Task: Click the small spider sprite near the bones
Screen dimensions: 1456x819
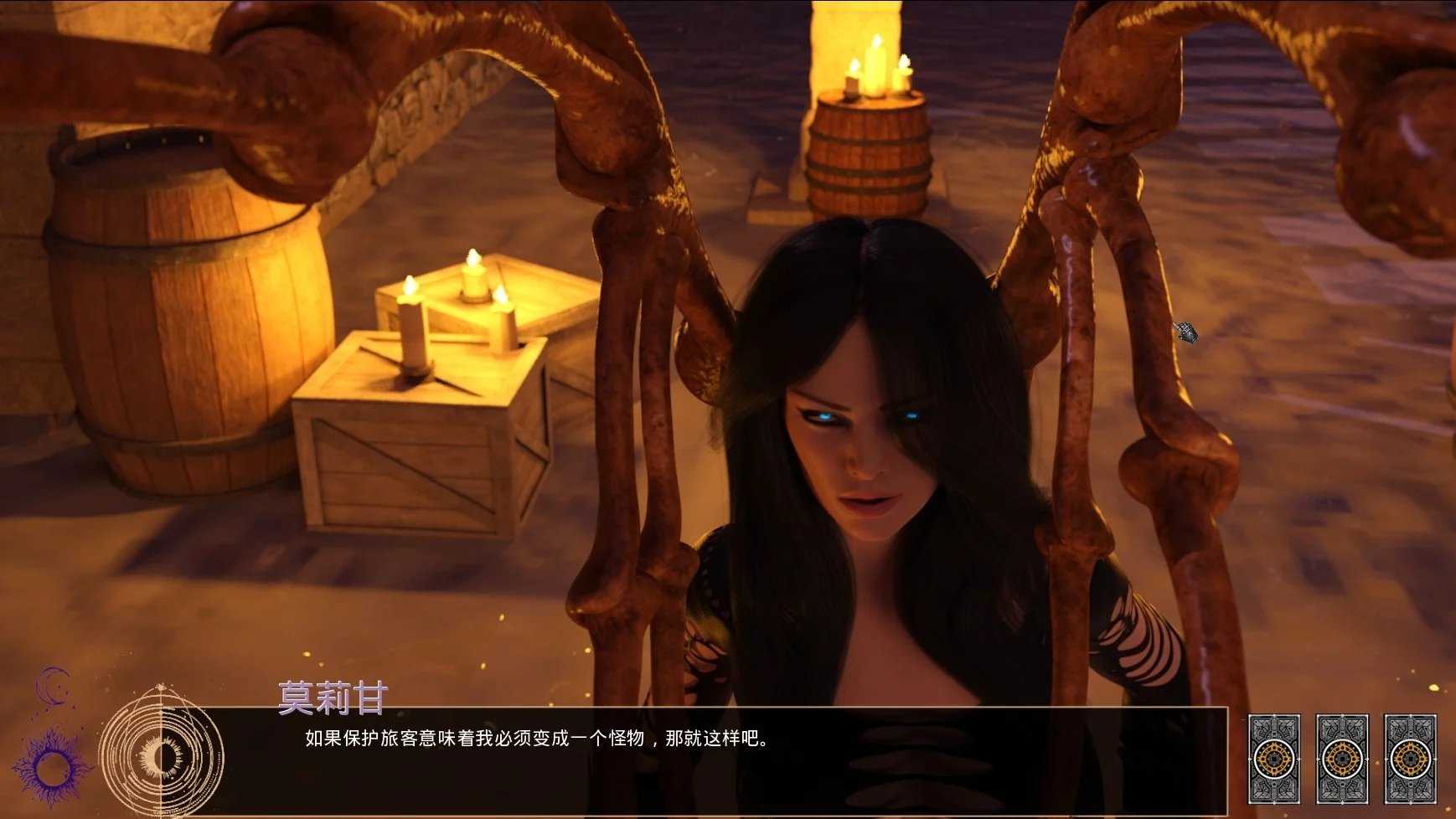Action: tap(1186, 333)
